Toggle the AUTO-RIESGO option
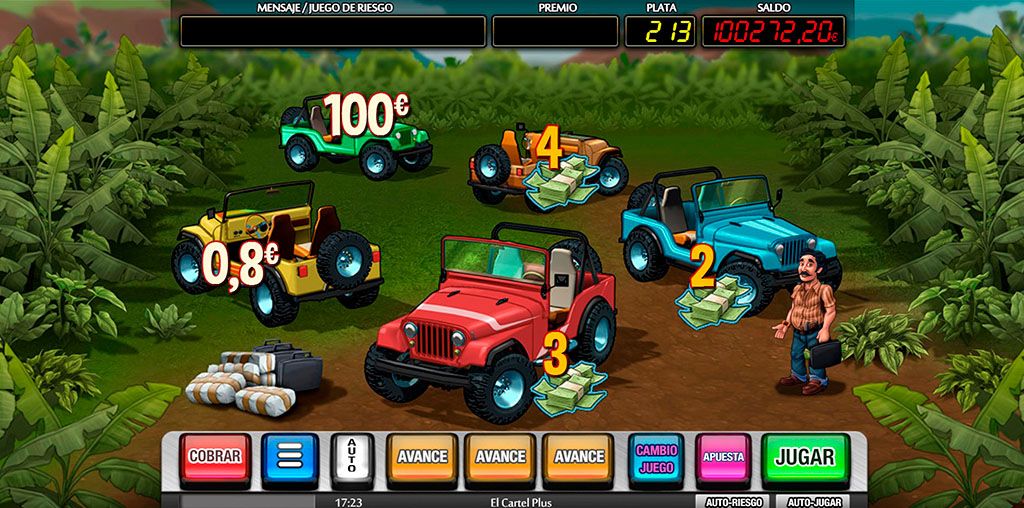This screenshot has width=1024, height=508. (x=733, y=502)
